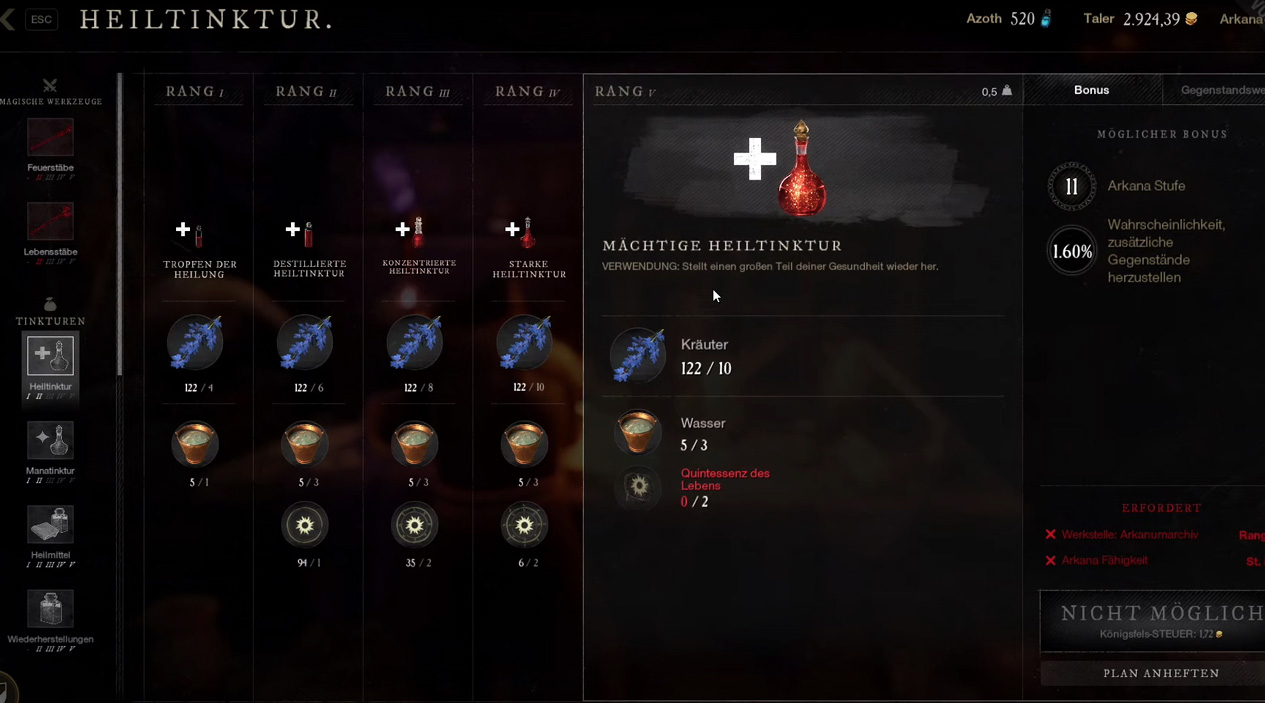Select the Wiederherstellungen category
Viewport: 1265px width, 703px height.
[50, 609]
